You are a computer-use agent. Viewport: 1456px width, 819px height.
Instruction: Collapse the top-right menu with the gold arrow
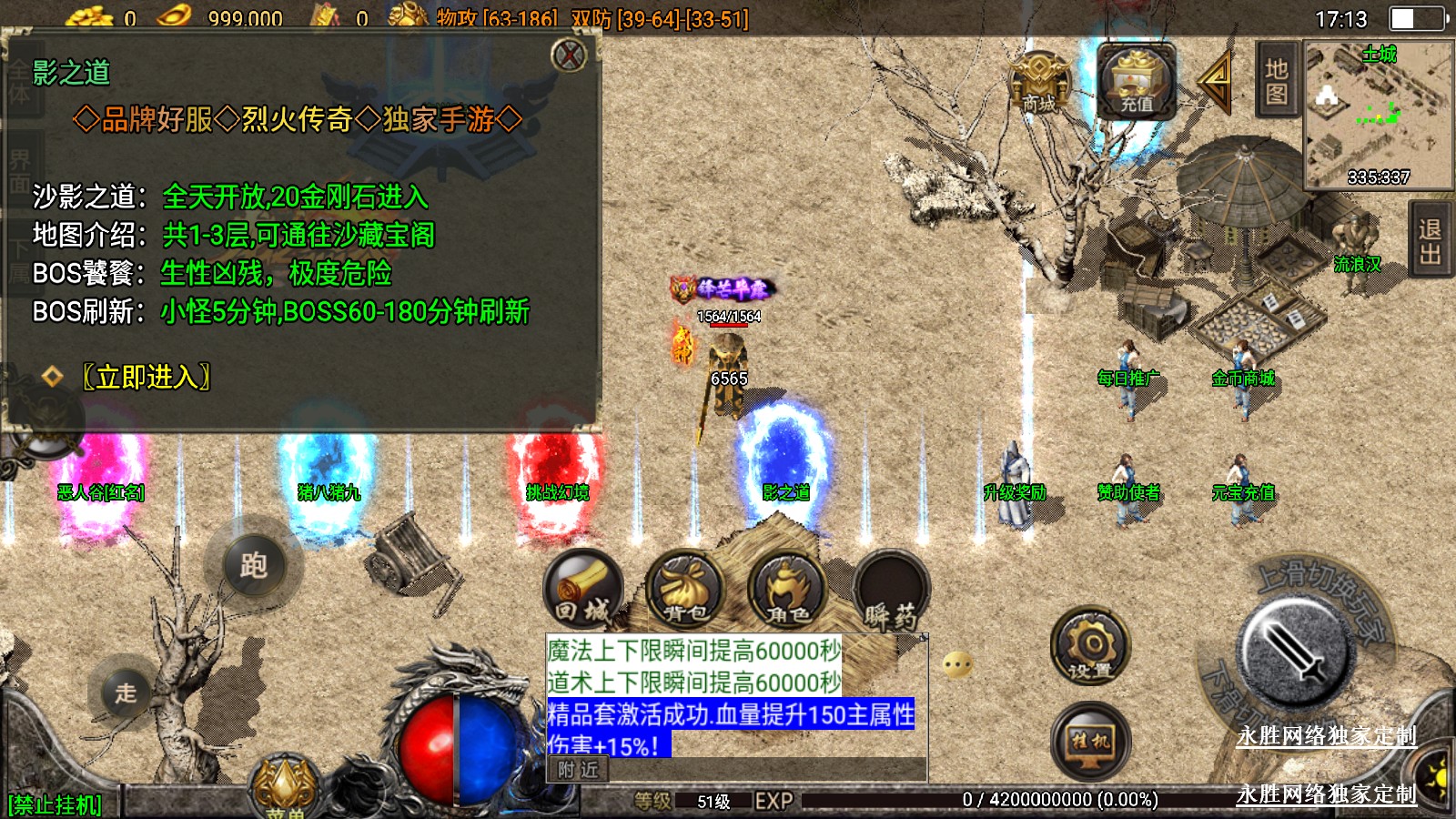tap(1215, 80)
